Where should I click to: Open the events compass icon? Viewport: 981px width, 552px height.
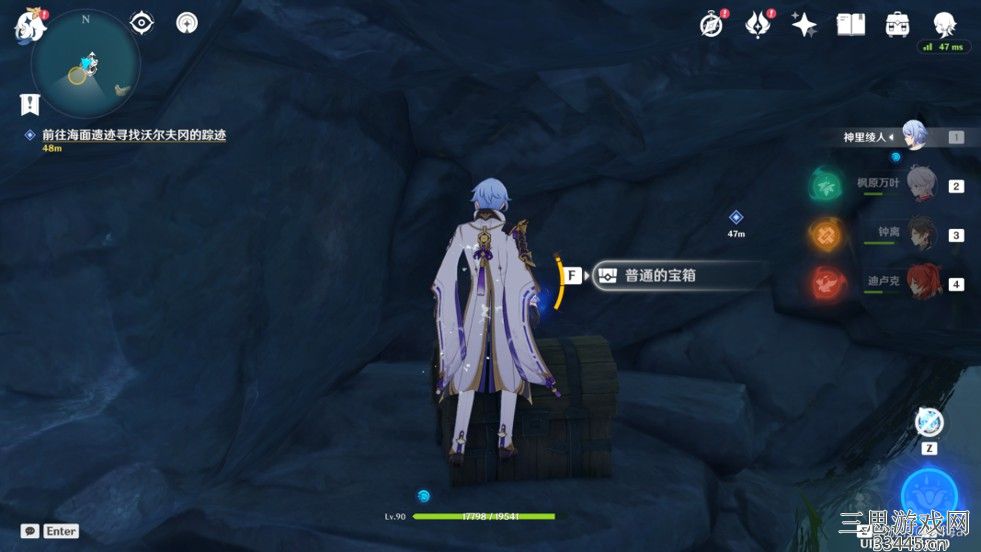click(711, 25)
